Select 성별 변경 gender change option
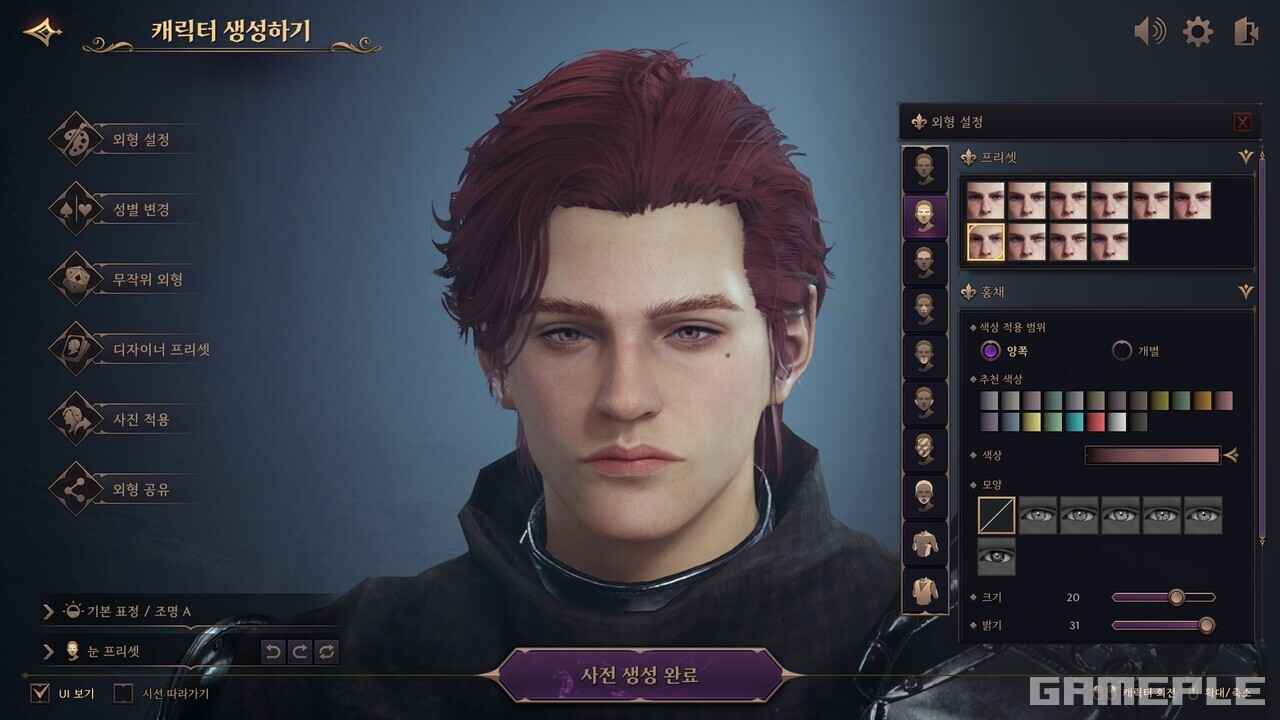The width and height of the screenshot is (1280, 720). (x=140, y=210)
